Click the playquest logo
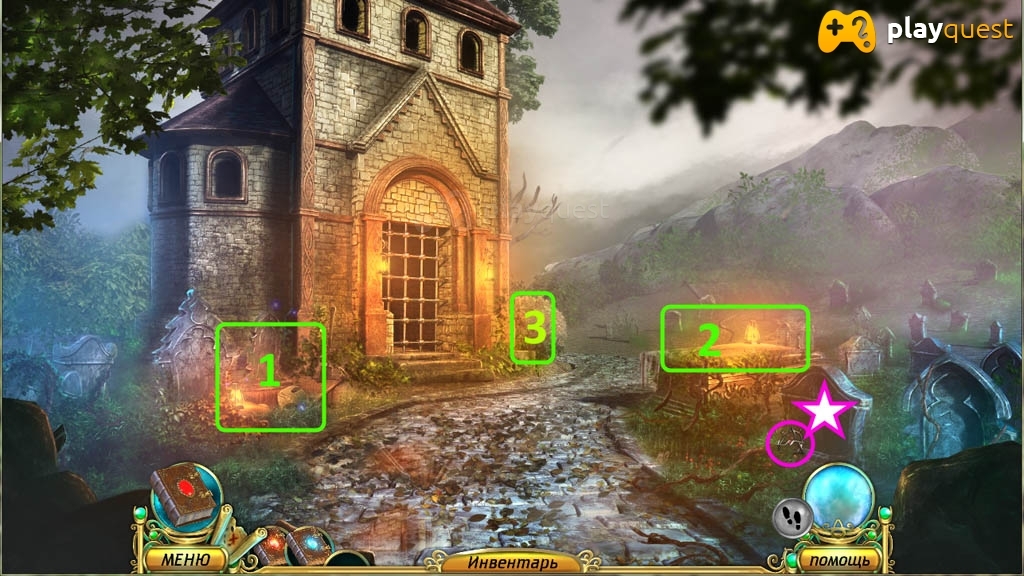This screenshot has height=576, width=1024. (915, 32)
